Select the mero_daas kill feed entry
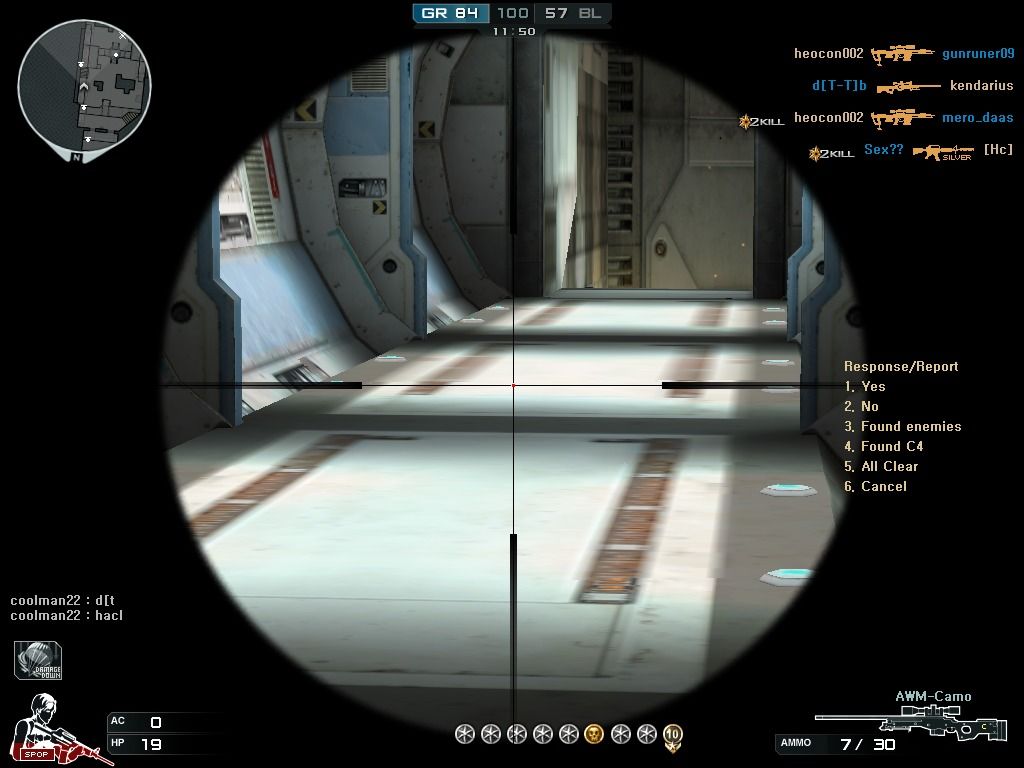Viewport: 1024px width, 768px height. pos(977,118)
